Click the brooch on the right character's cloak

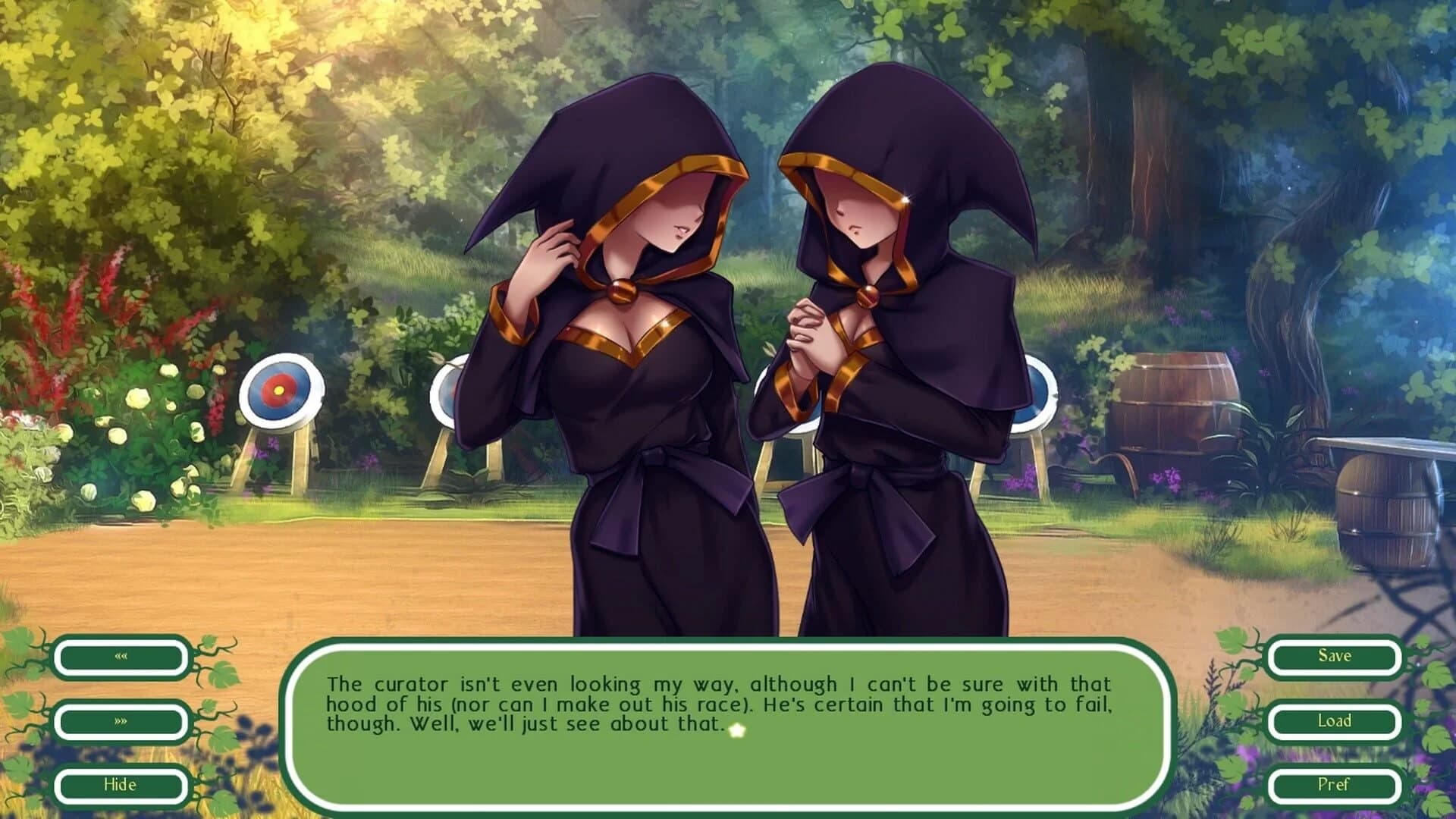pyautogui.click(x=867, y=294)
